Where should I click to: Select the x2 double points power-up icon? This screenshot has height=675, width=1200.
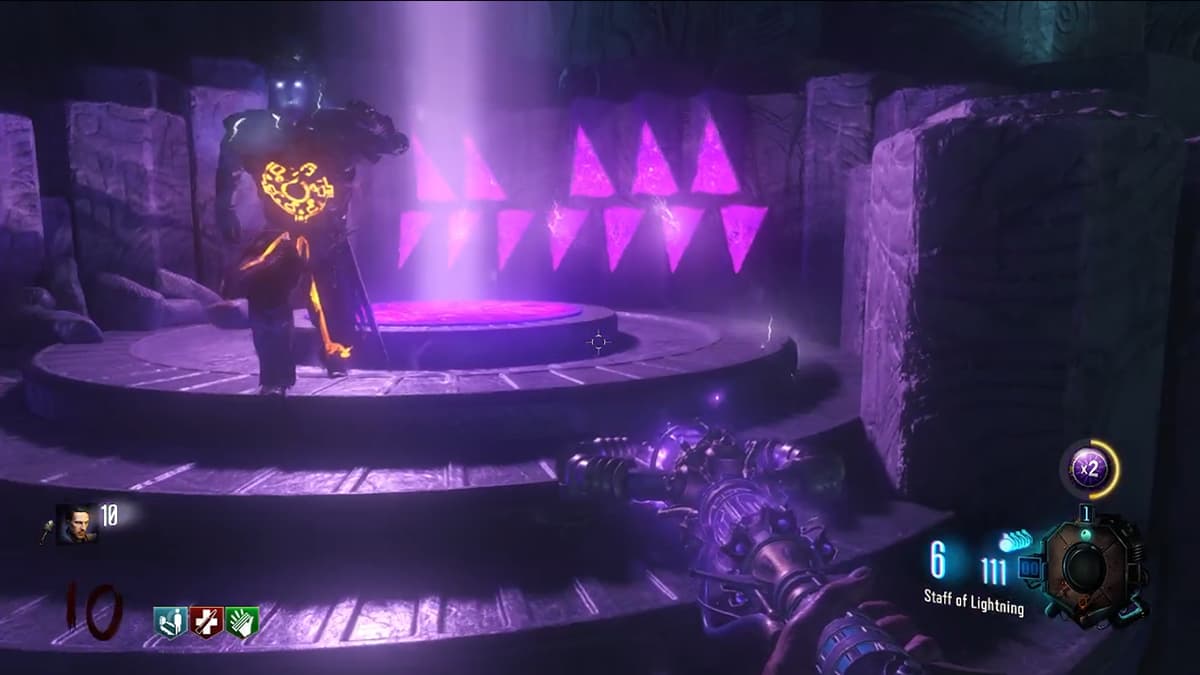[x=1089, y=467]
